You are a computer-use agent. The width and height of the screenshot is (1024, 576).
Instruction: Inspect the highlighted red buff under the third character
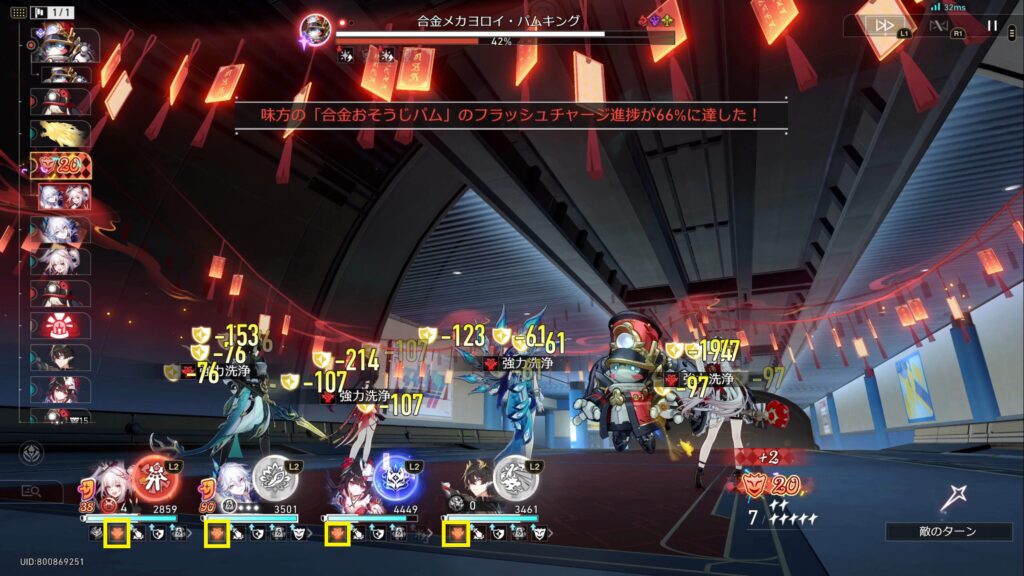tap(338, 534)
